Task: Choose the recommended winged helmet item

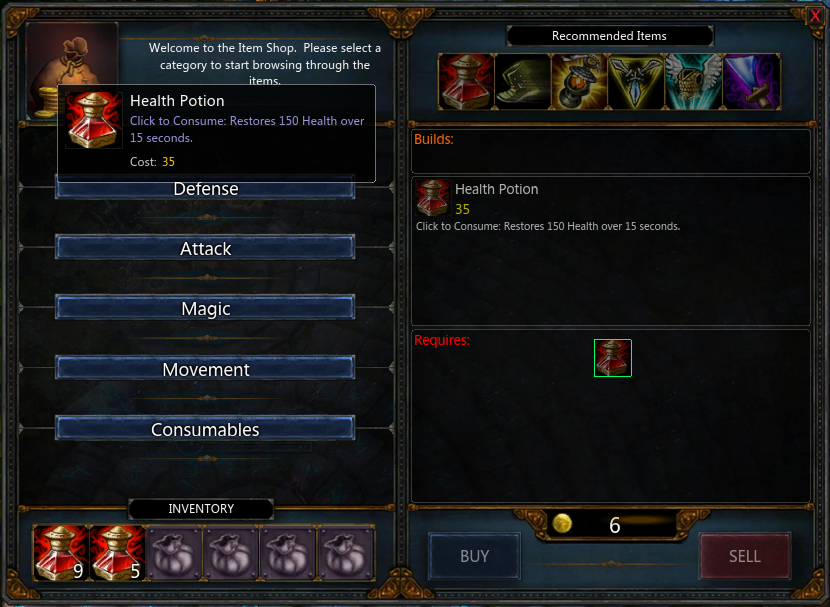Action: 694,81
